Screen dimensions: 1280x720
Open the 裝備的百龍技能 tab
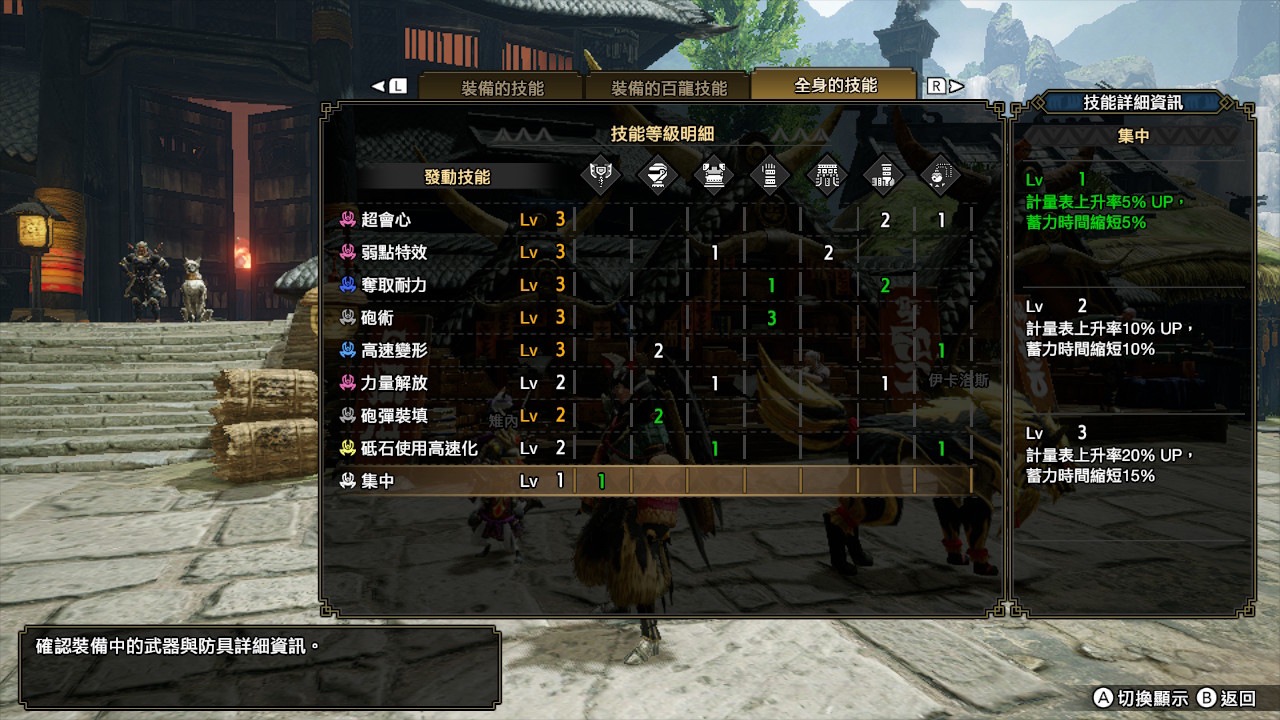point(668,86)
